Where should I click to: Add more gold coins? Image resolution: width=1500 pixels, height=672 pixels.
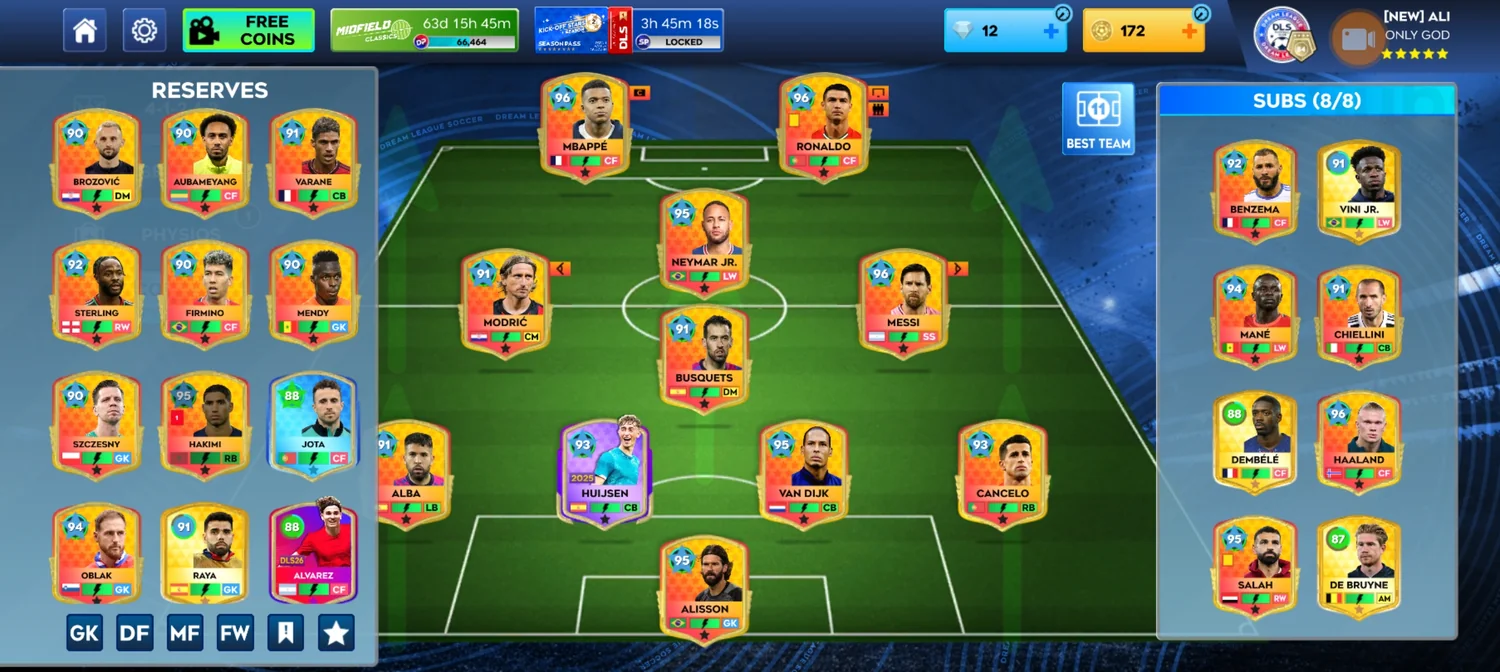tap(1189, 31)
